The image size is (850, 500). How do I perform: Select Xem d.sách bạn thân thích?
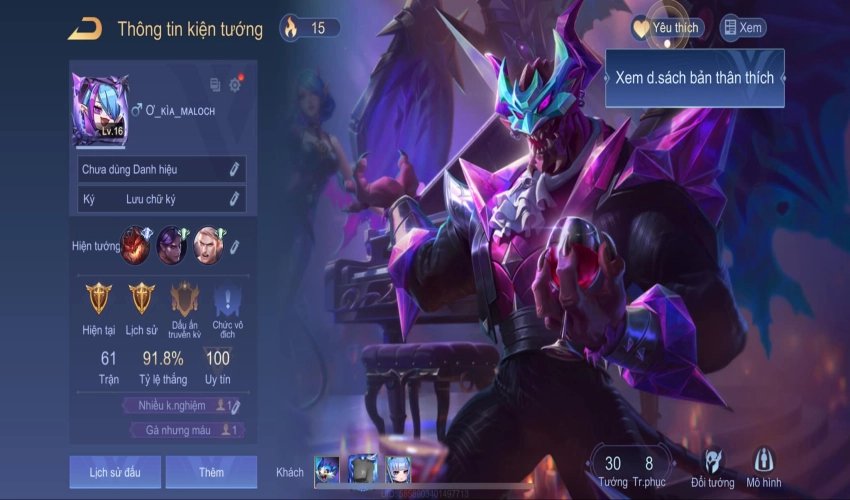694,78
